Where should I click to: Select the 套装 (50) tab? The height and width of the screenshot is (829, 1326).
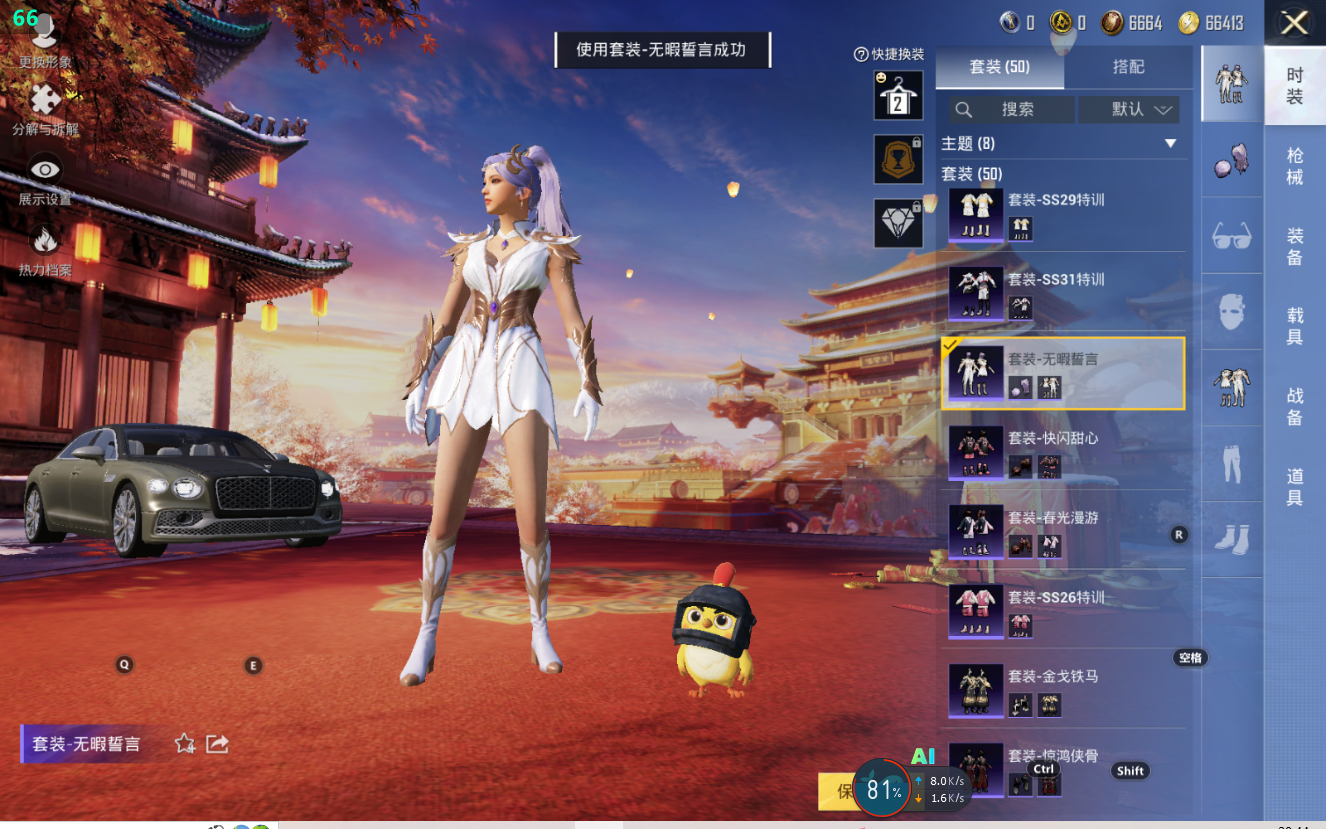999,67
